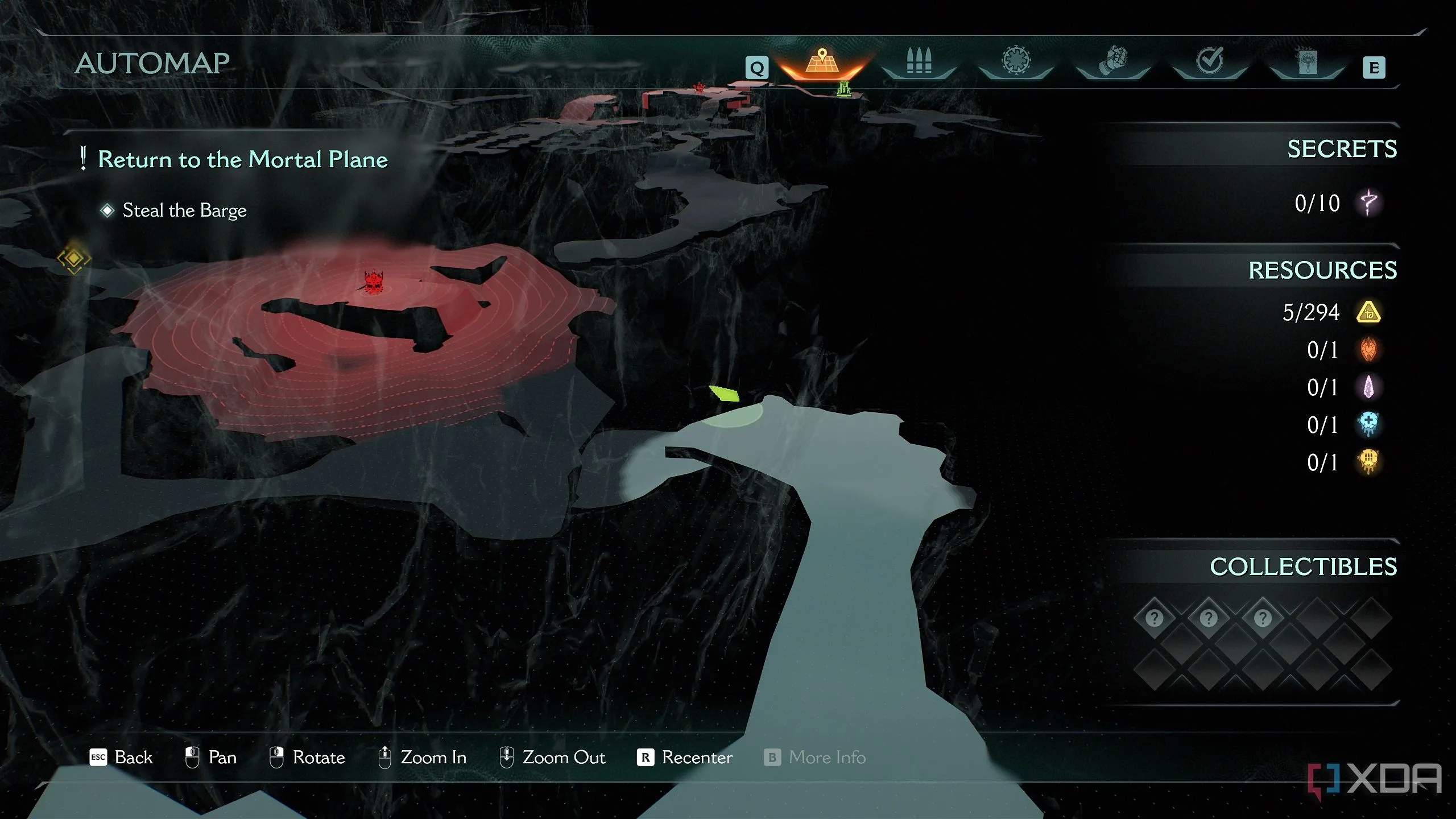Viewport: 1456px width, 819px height.
Task: Select the armored fist tab
Action: (1112, 61)
